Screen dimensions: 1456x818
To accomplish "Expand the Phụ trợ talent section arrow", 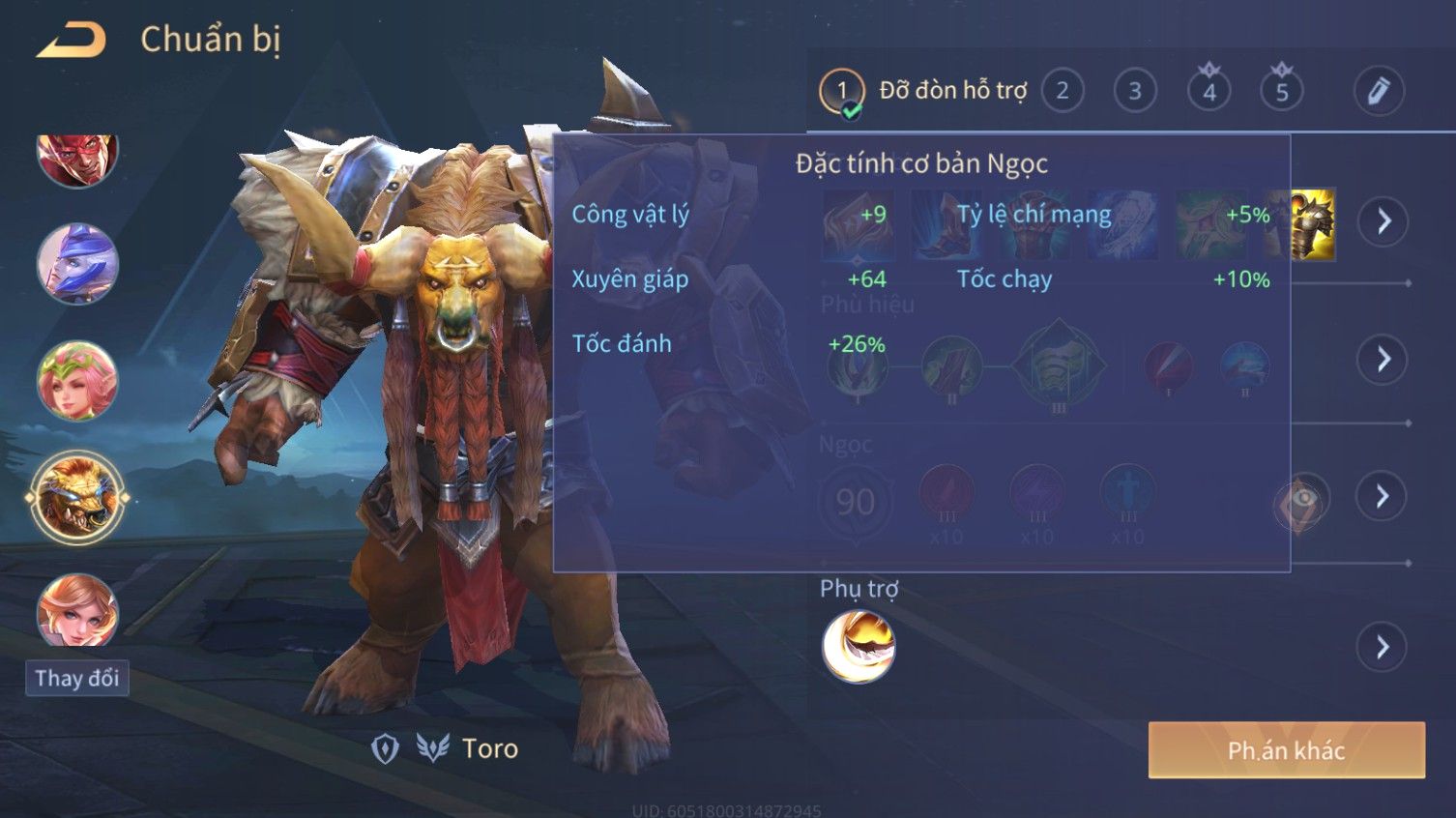I will (x=1383, y=646).
